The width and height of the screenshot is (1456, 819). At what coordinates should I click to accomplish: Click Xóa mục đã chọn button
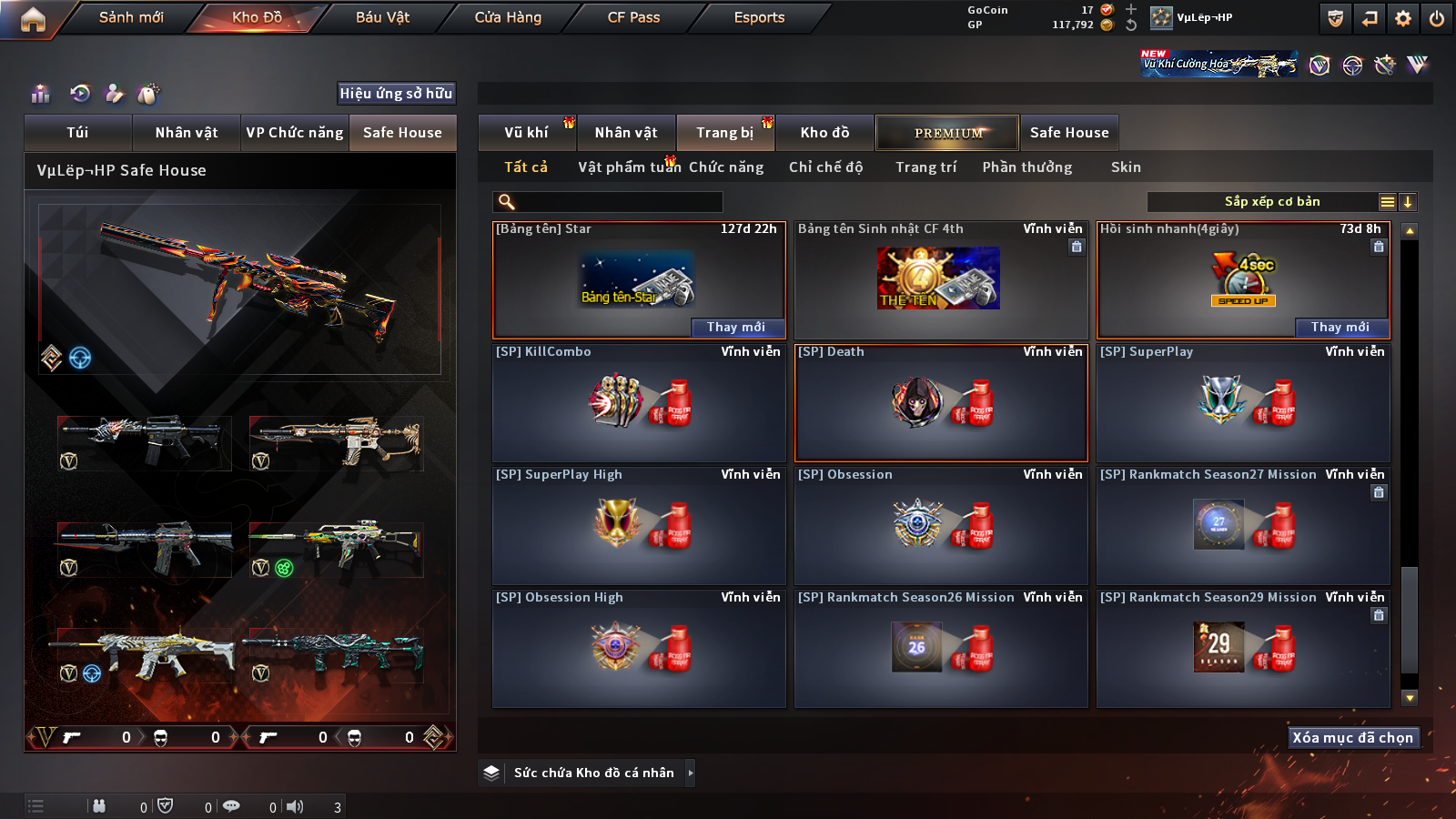pyautogui.click(x=1352, y=737)
